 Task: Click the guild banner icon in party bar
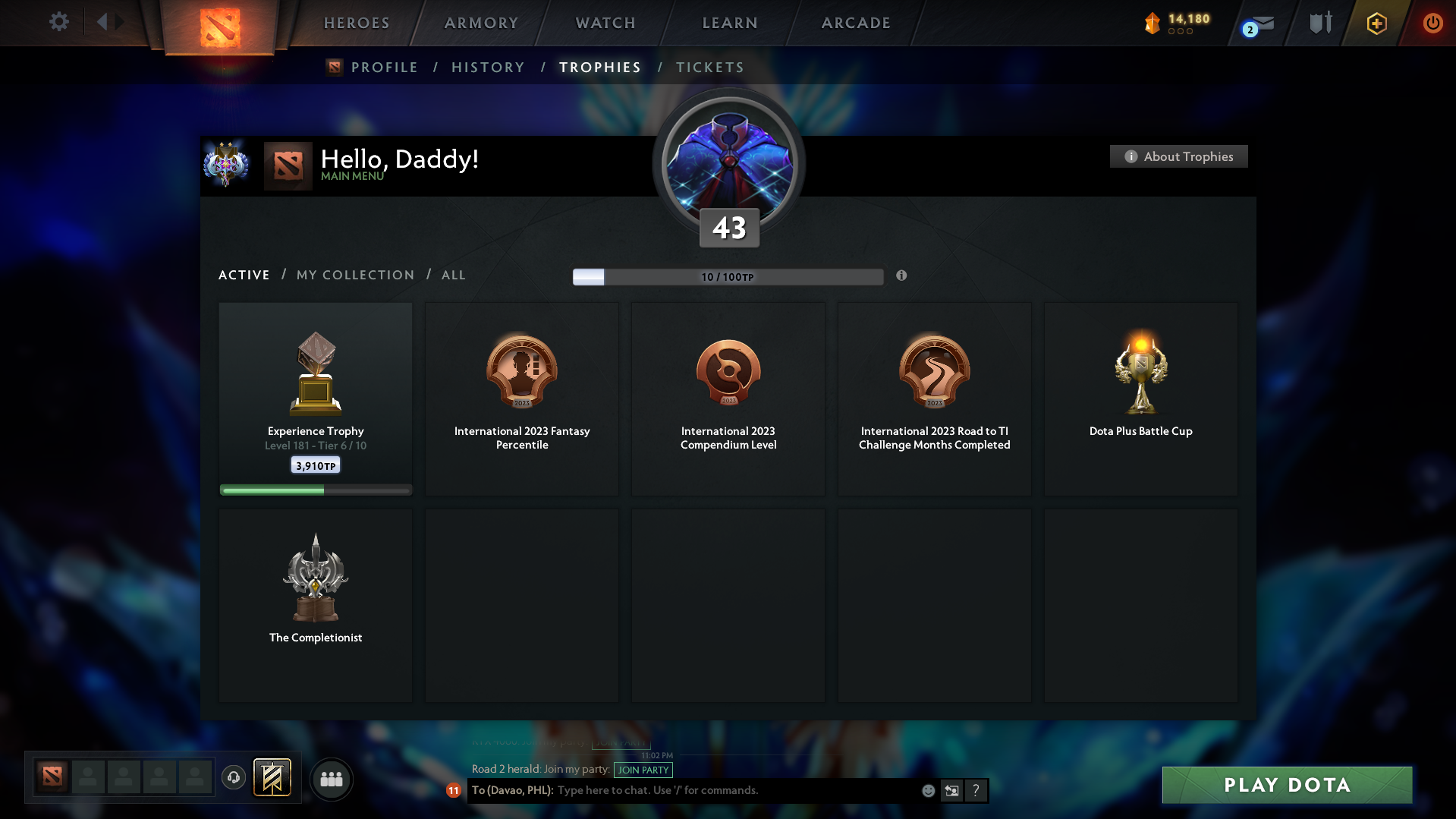(273, 778)
